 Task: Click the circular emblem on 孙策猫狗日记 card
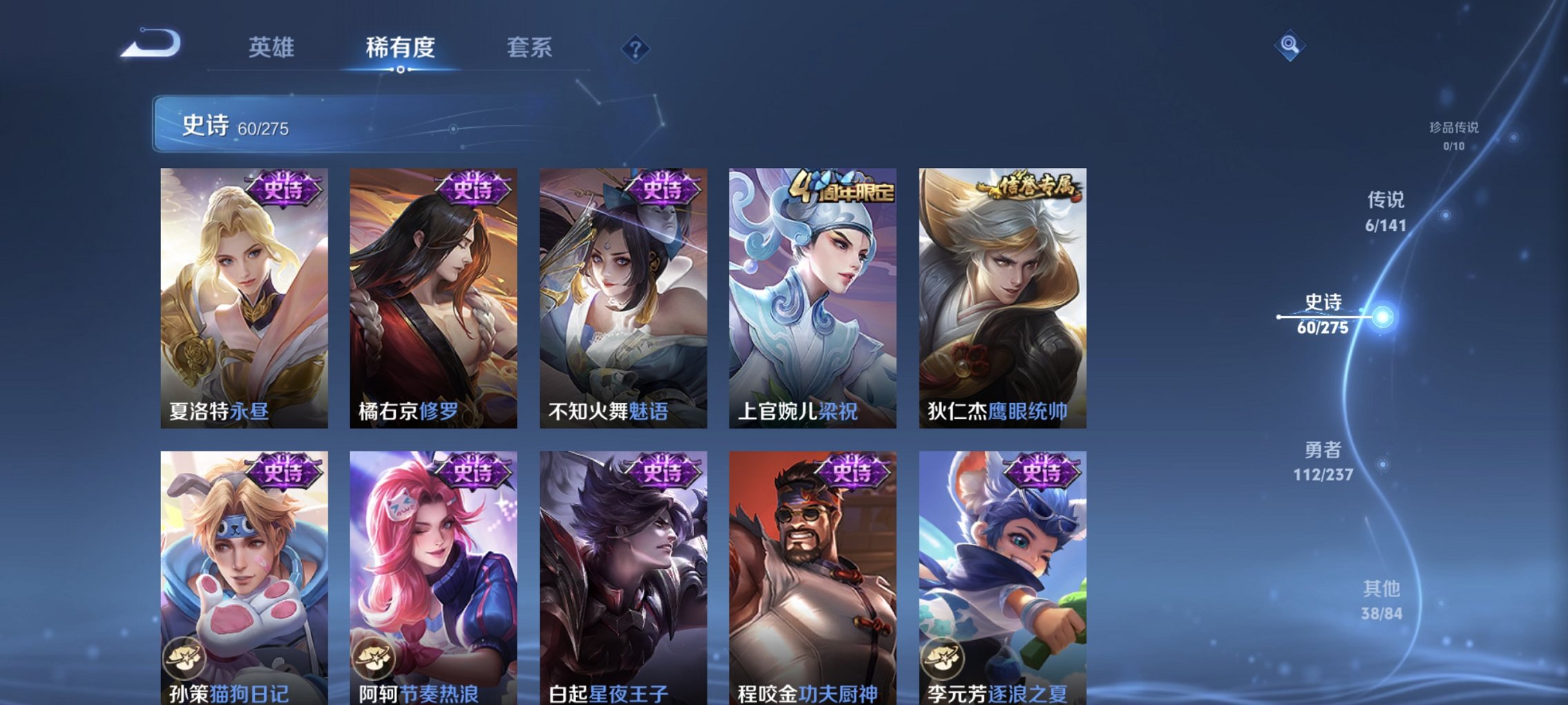coord(184,658)
